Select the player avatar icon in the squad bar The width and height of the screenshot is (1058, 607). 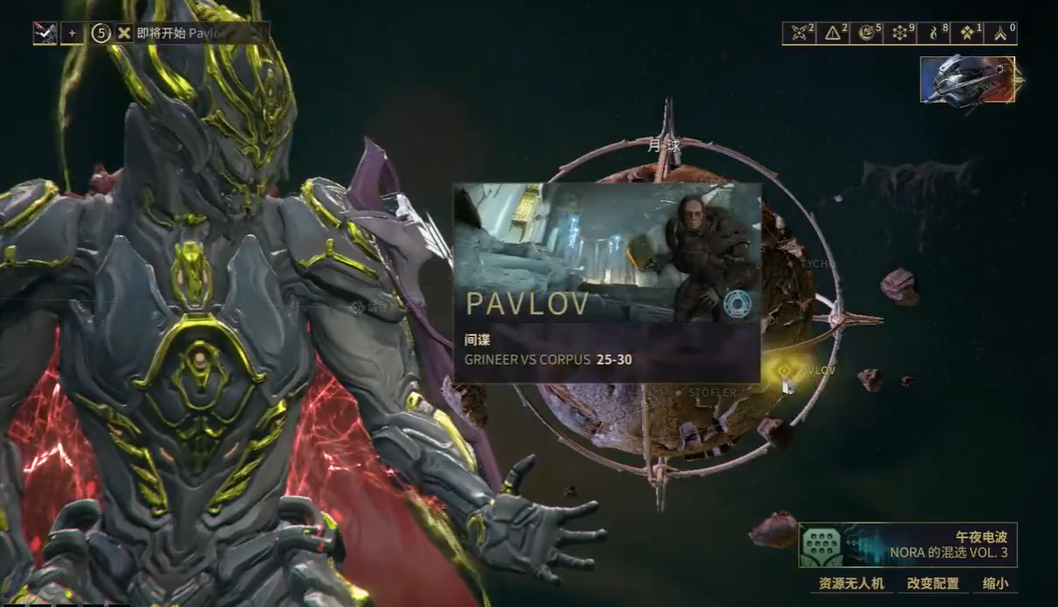pos(45,33)
